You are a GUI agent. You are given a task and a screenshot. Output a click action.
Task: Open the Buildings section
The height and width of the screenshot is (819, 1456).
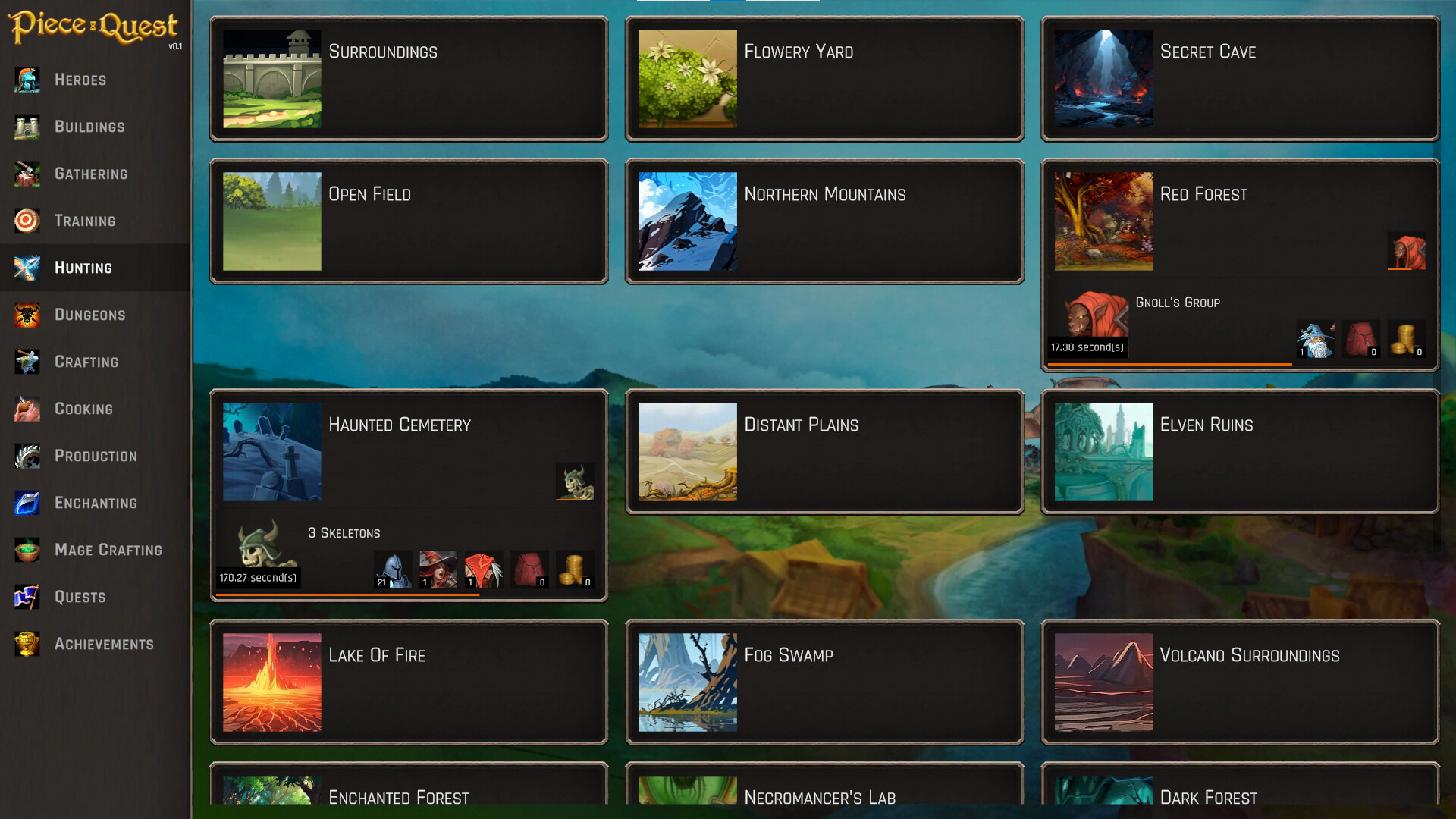(x=89, y=127)
